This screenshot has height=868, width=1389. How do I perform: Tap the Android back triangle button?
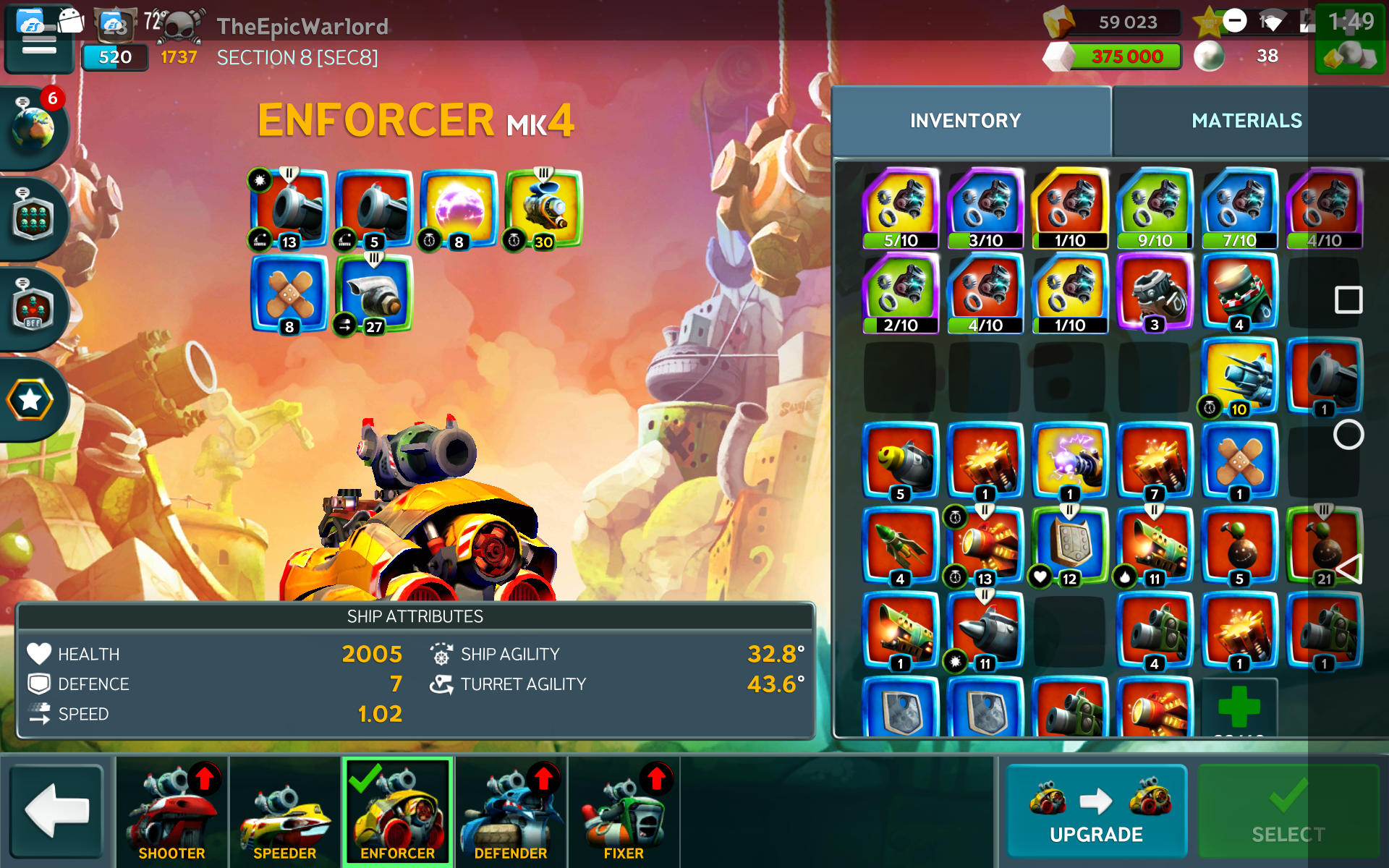point(1349,569)
